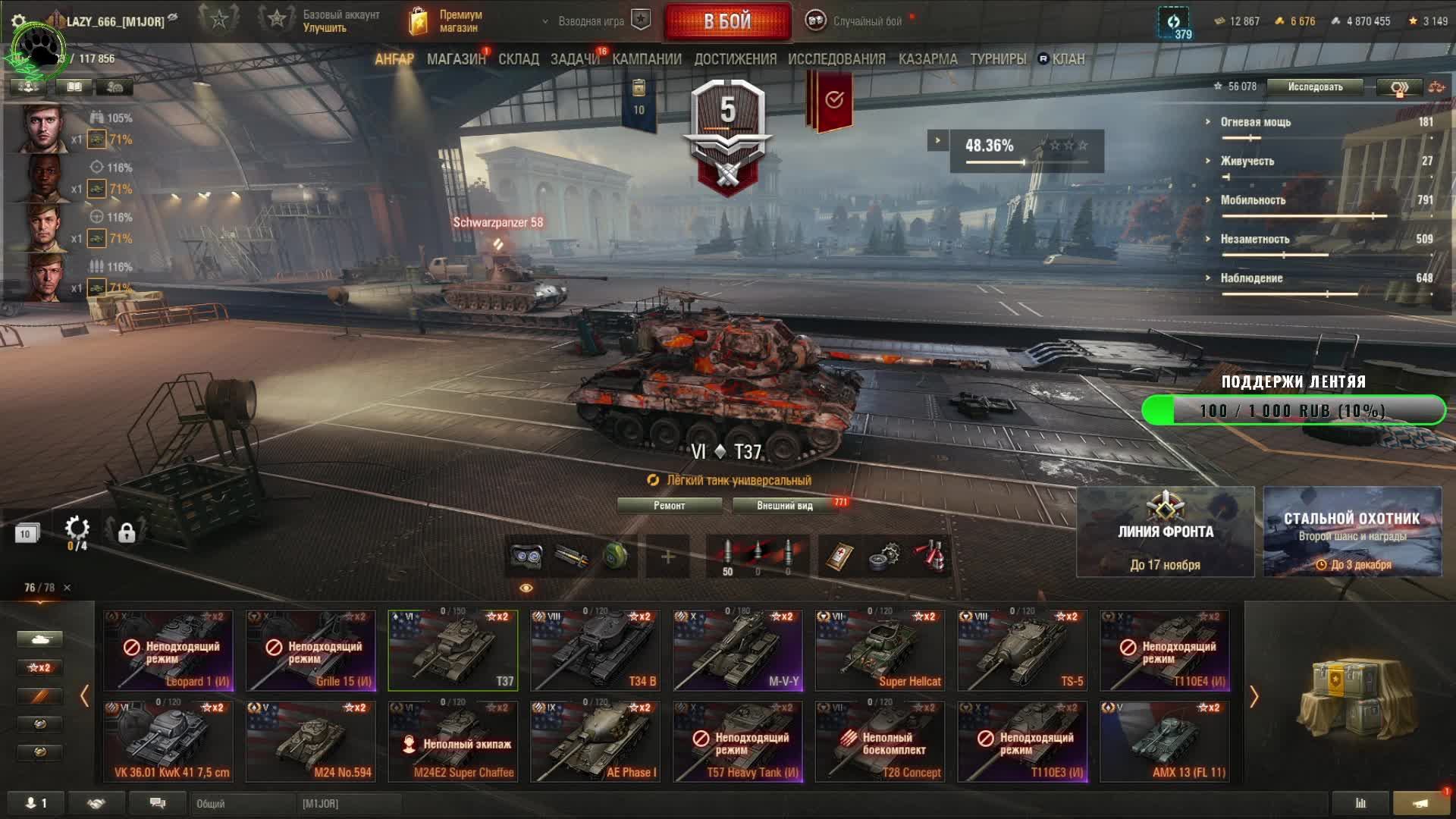The image size is (1456, 819).
Task: Pick the M24 No.594 tank card
Action: point(311,741)
